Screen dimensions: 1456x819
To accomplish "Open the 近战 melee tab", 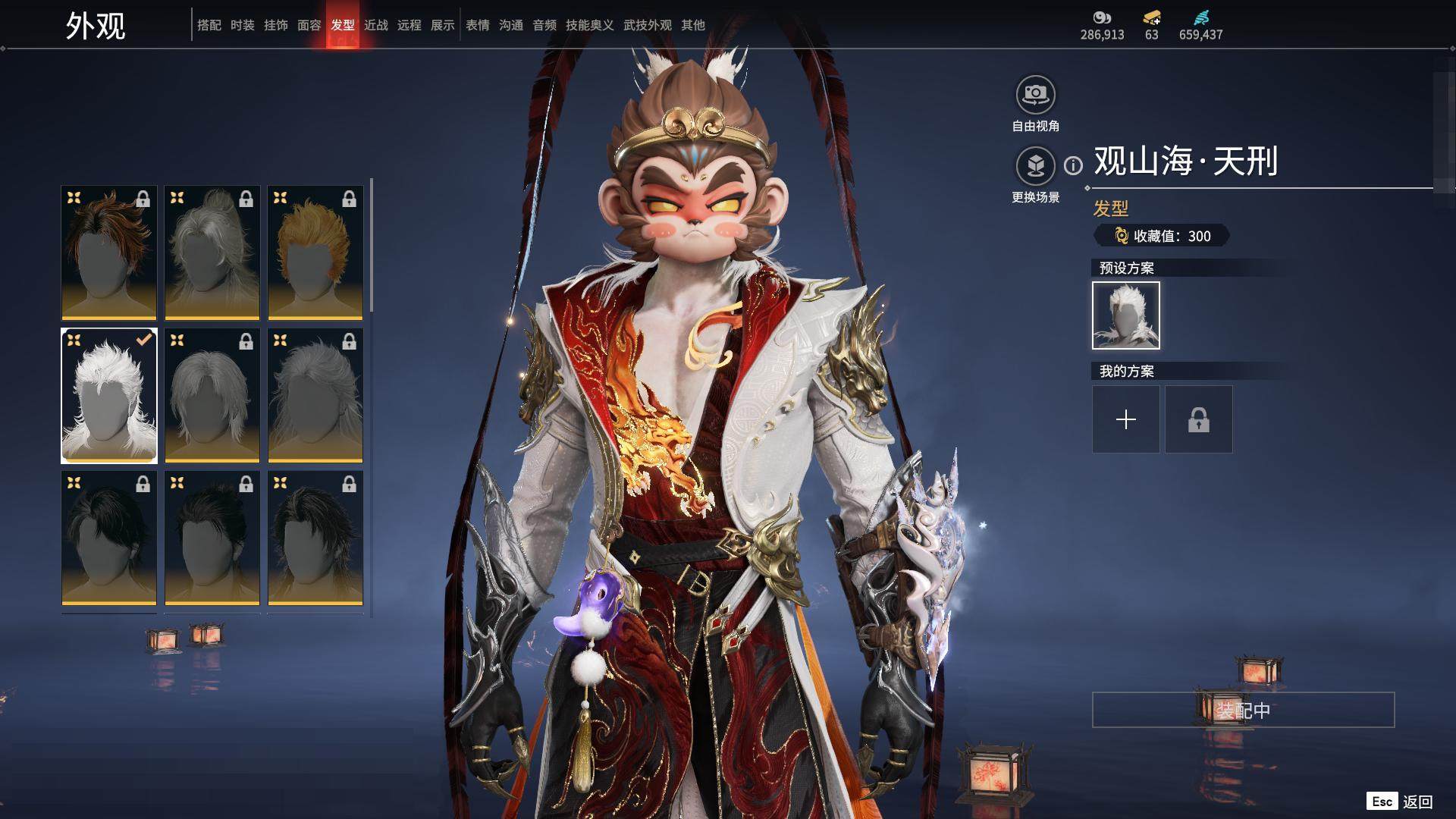I will (375, 25).
